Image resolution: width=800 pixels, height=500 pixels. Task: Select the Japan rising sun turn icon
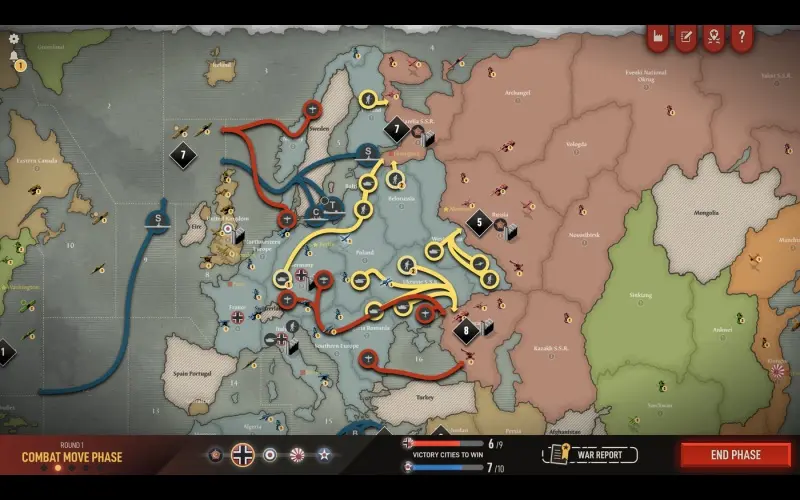coord(297,455)
